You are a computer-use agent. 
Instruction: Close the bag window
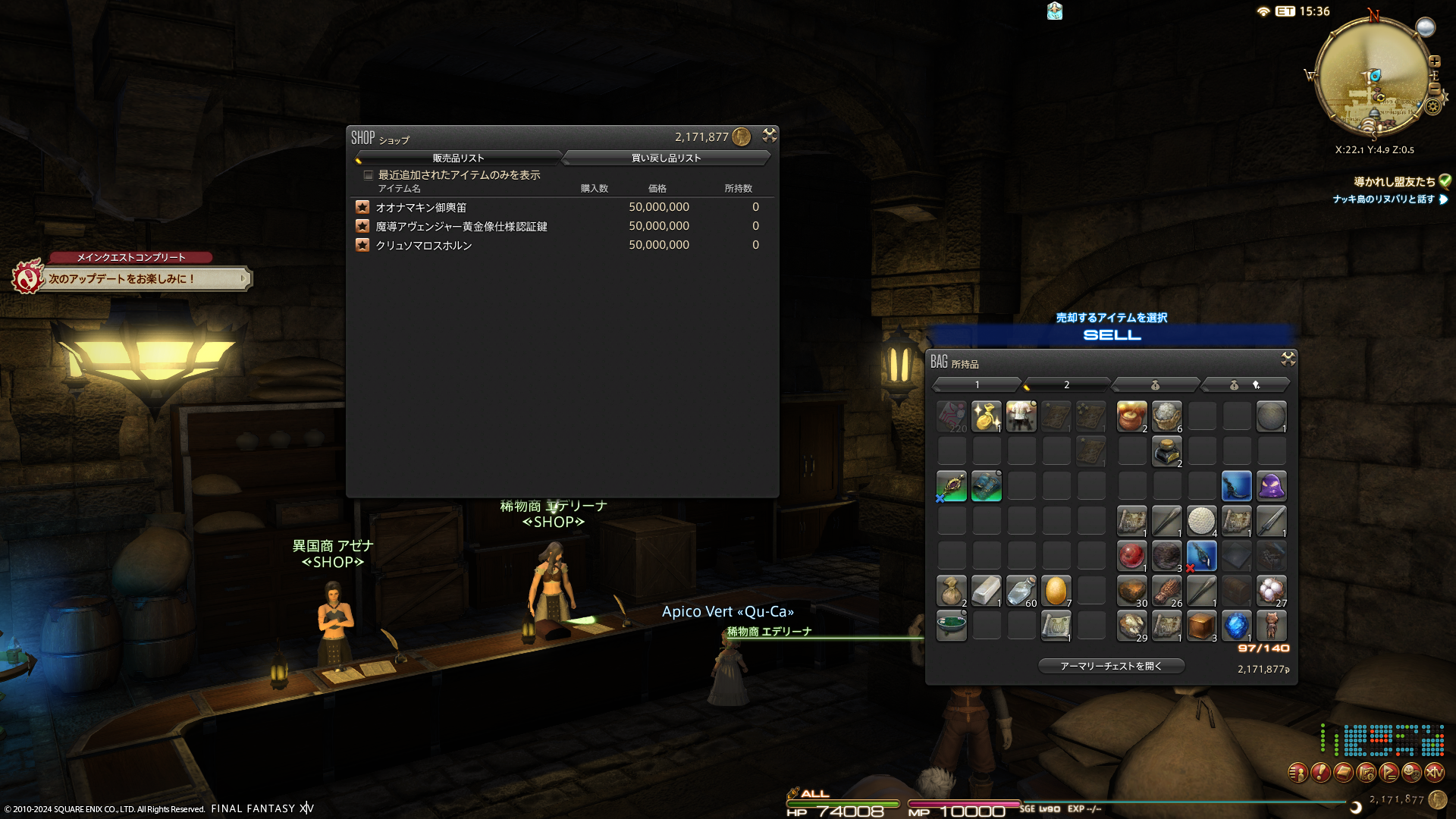[1288, 359]
